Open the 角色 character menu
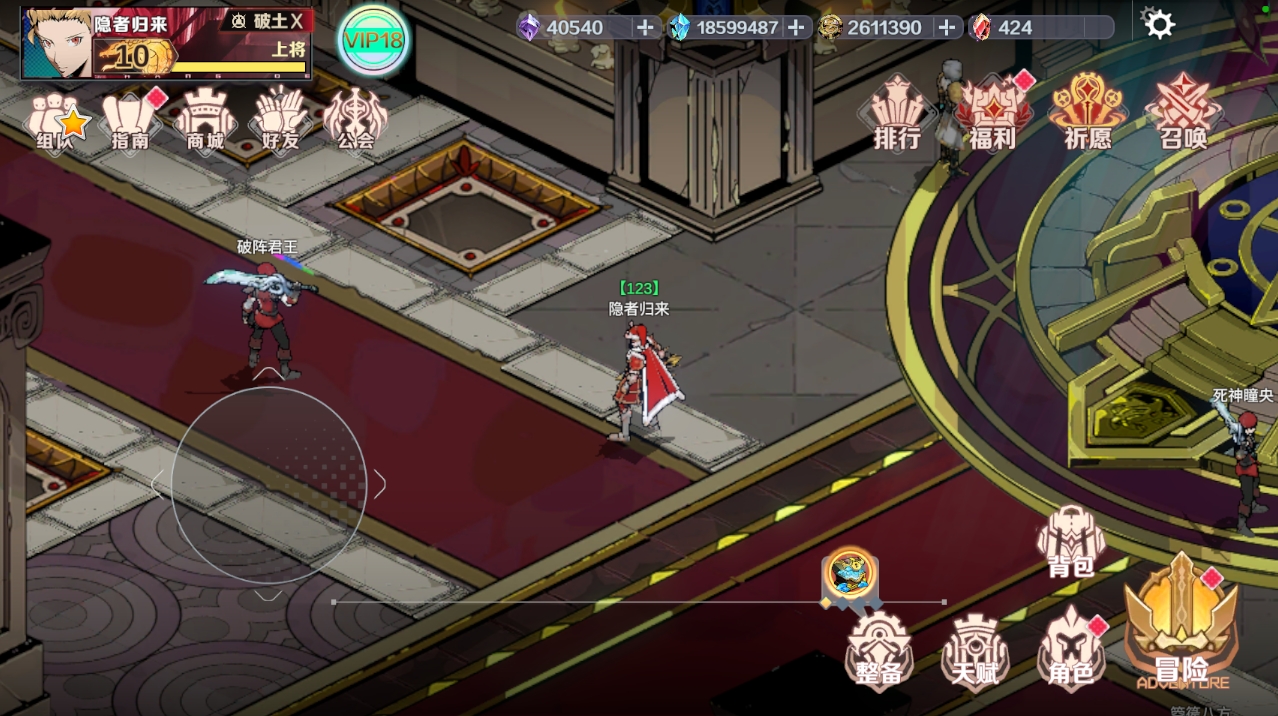The width and height of the screenshot is (1278, 716). click(1070, 650)
